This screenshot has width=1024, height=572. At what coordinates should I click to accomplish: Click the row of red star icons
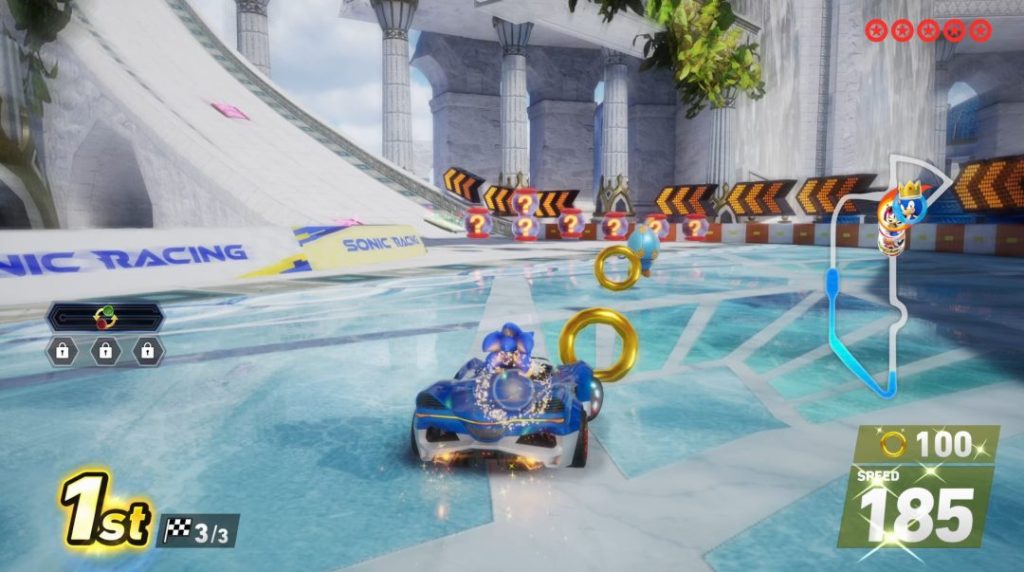tap(928, 30)
